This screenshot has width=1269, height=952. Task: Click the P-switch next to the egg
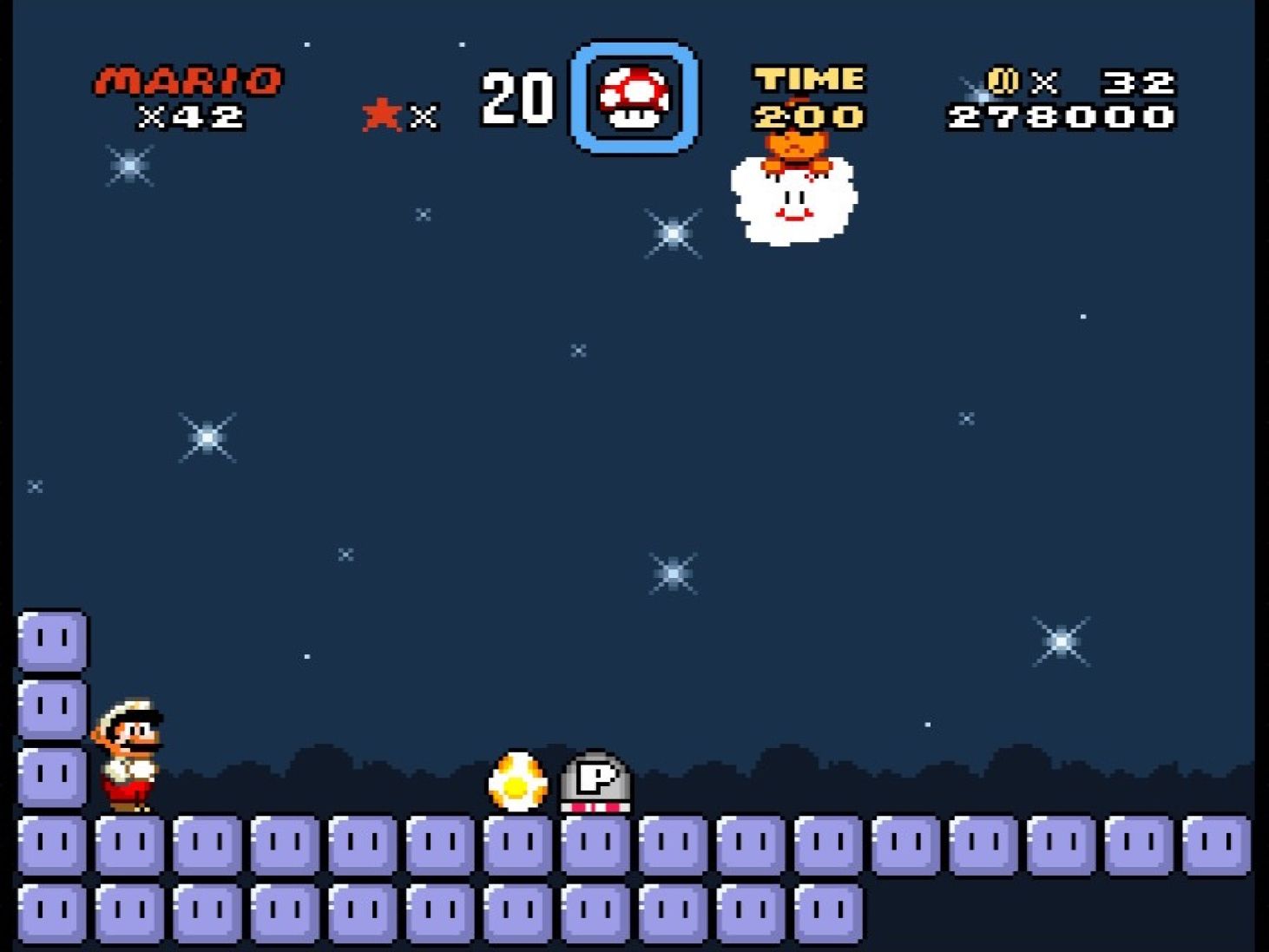[596, 781]
